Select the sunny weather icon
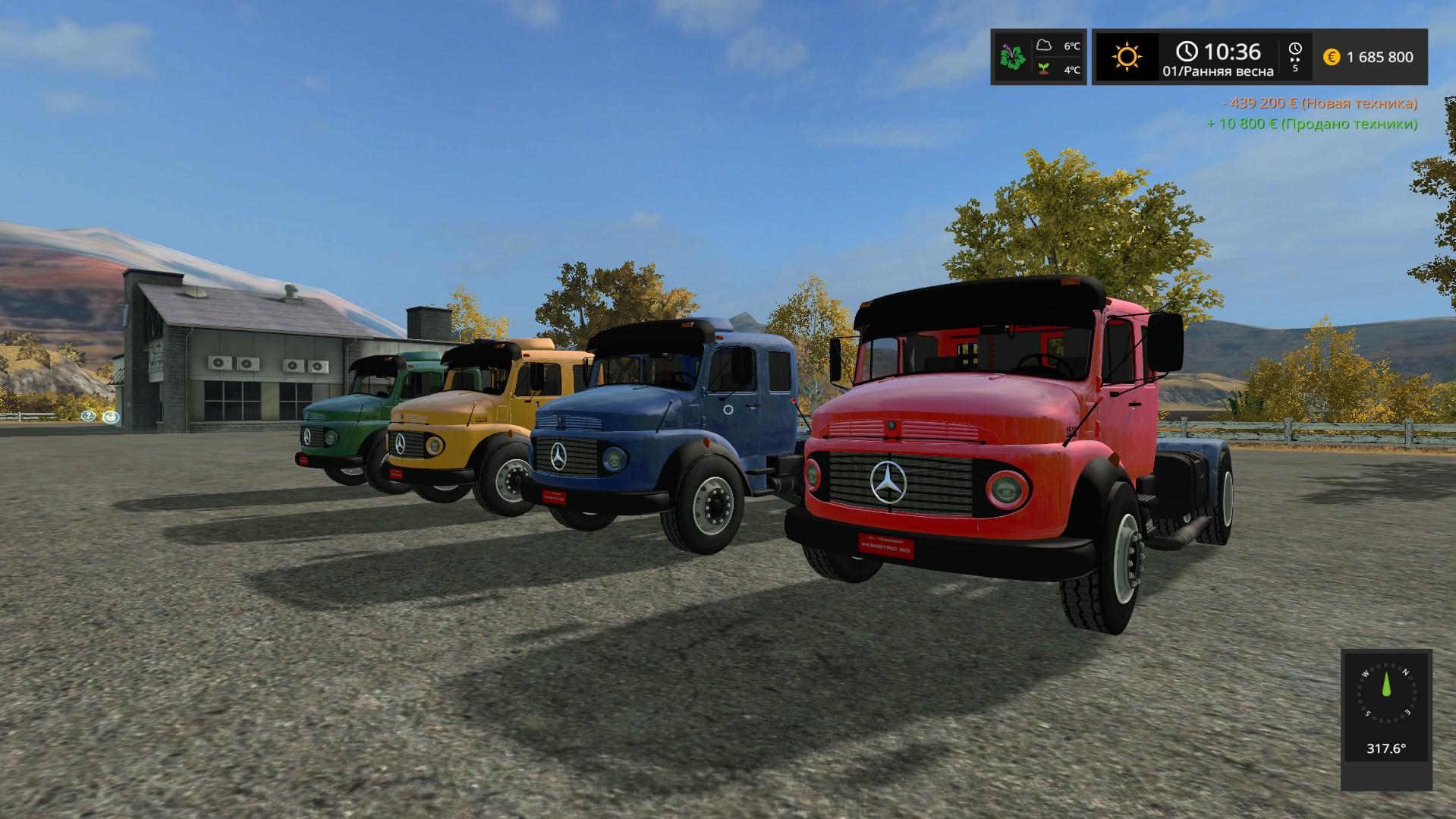1456x819 pixels. [x=1127, y=57]
